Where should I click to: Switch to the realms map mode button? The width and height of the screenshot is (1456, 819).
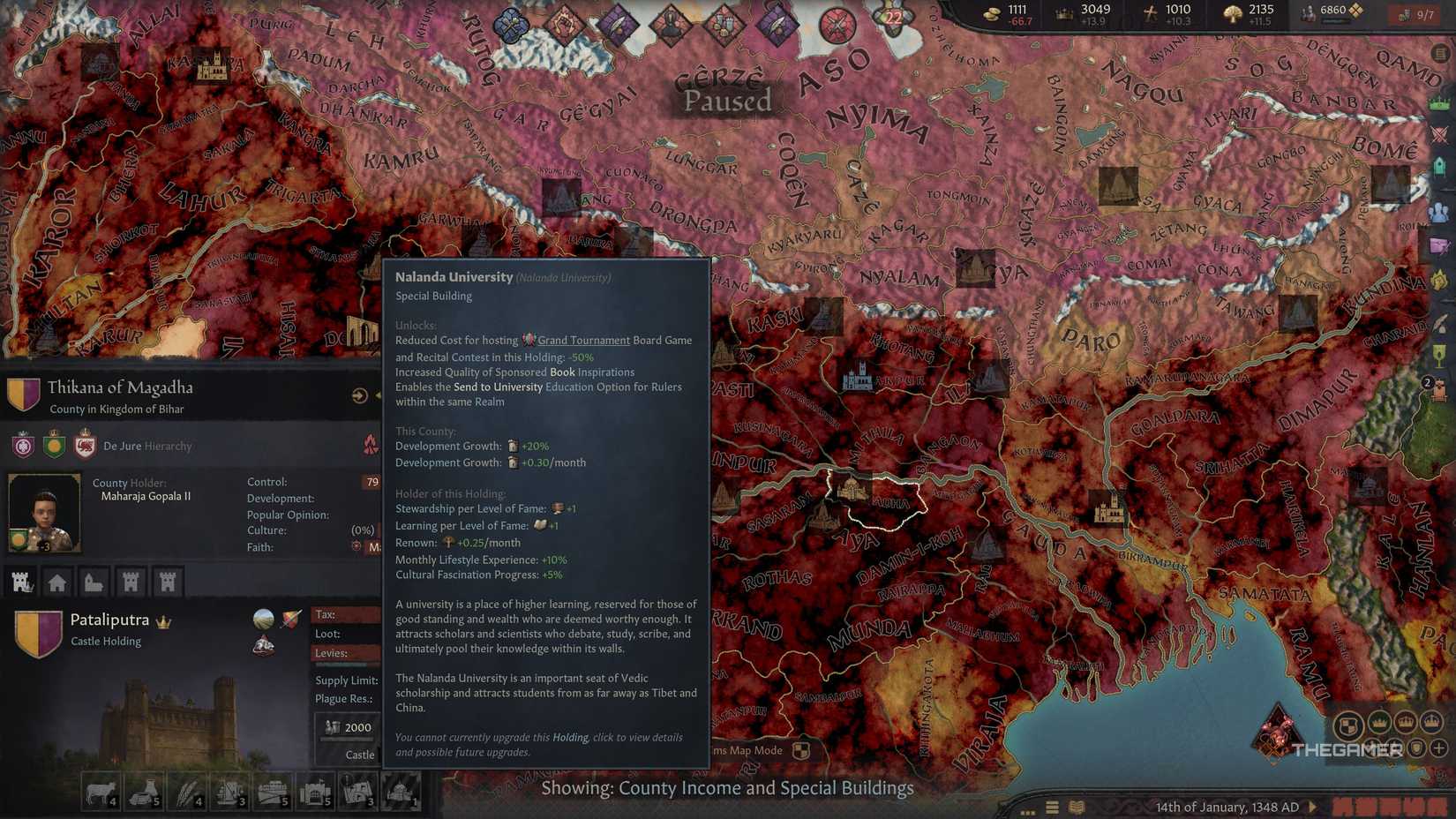1347,722
